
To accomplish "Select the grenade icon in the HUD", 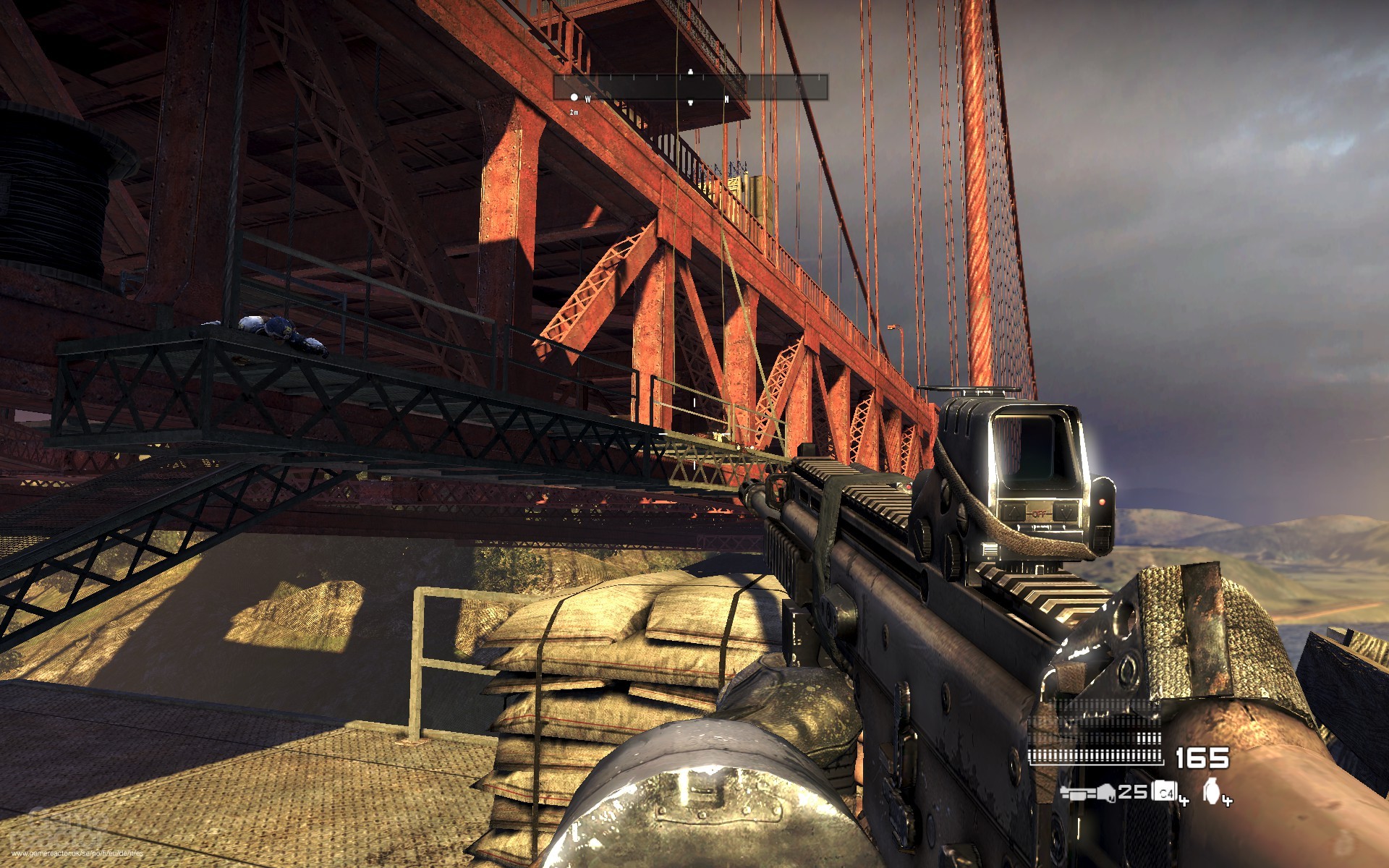I will 1212,791.
